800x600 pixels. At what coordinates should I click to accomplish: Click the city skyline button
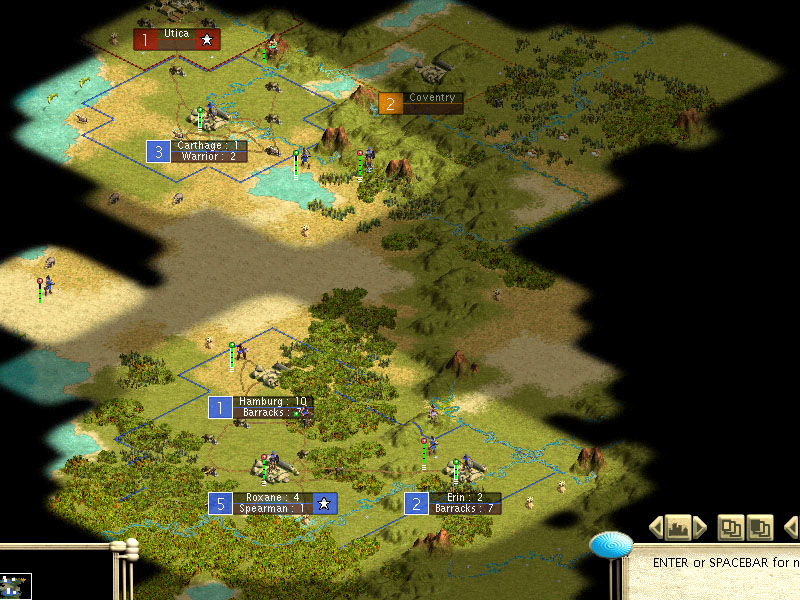[678, 526]
